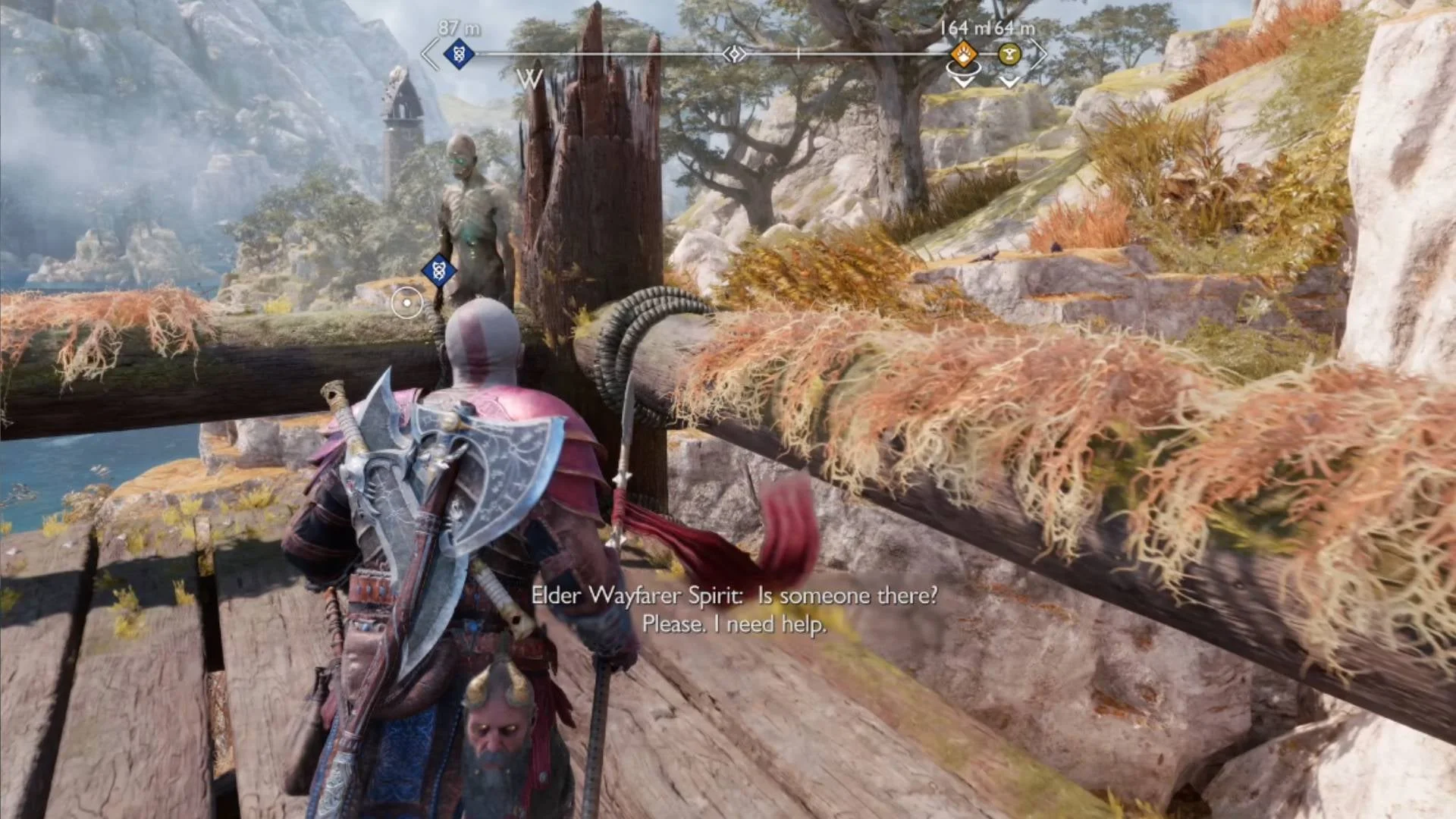Click the compass progress line tick mark
This screenshot has height=819, width=1456.
(798, 53)
